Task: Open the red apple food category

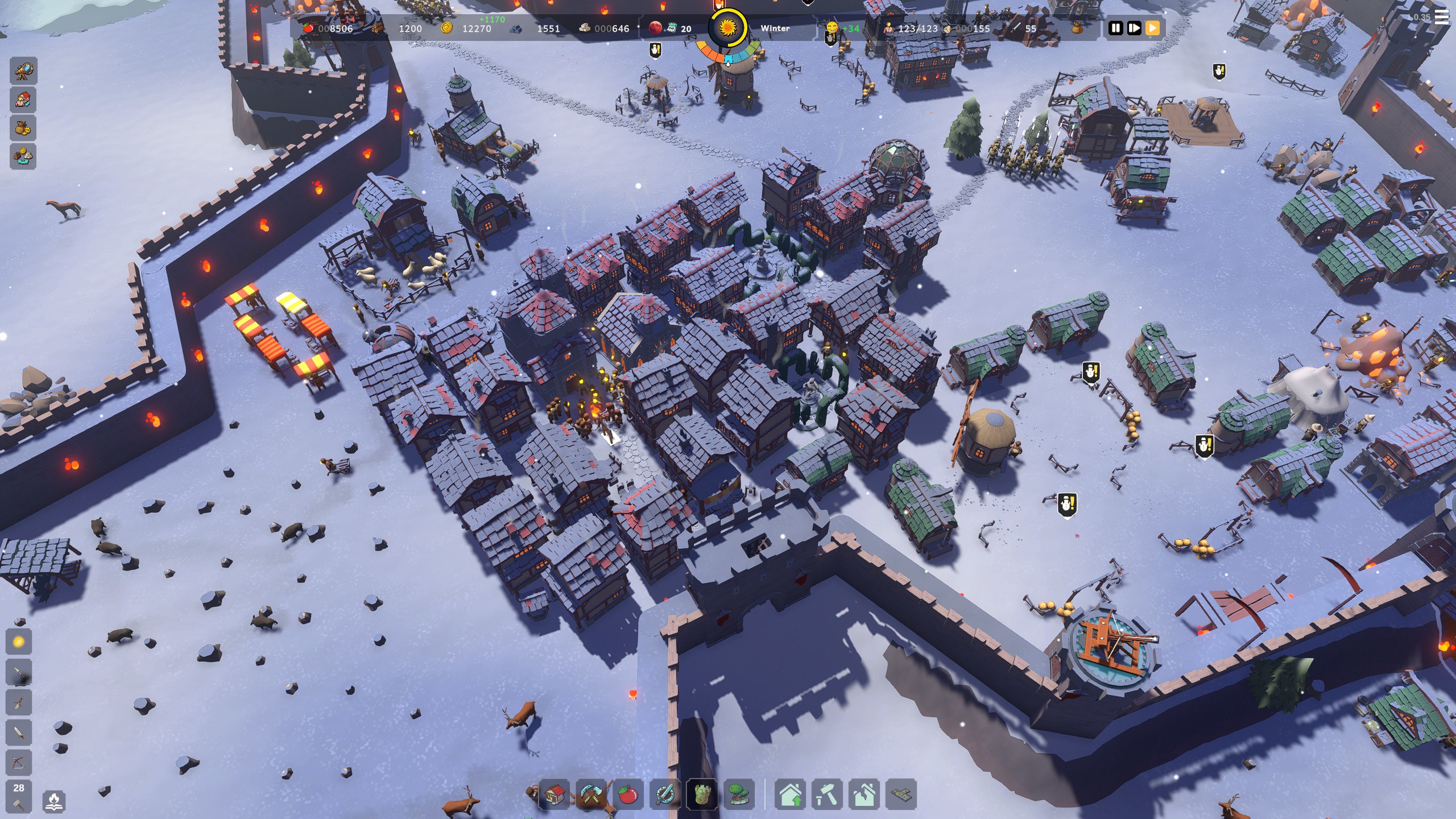Action: tap(628, 794)
